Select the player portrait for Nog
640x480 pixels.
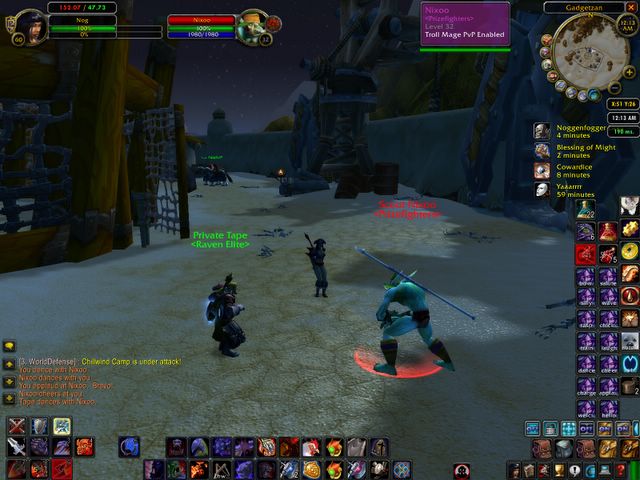tap(30, 24)
